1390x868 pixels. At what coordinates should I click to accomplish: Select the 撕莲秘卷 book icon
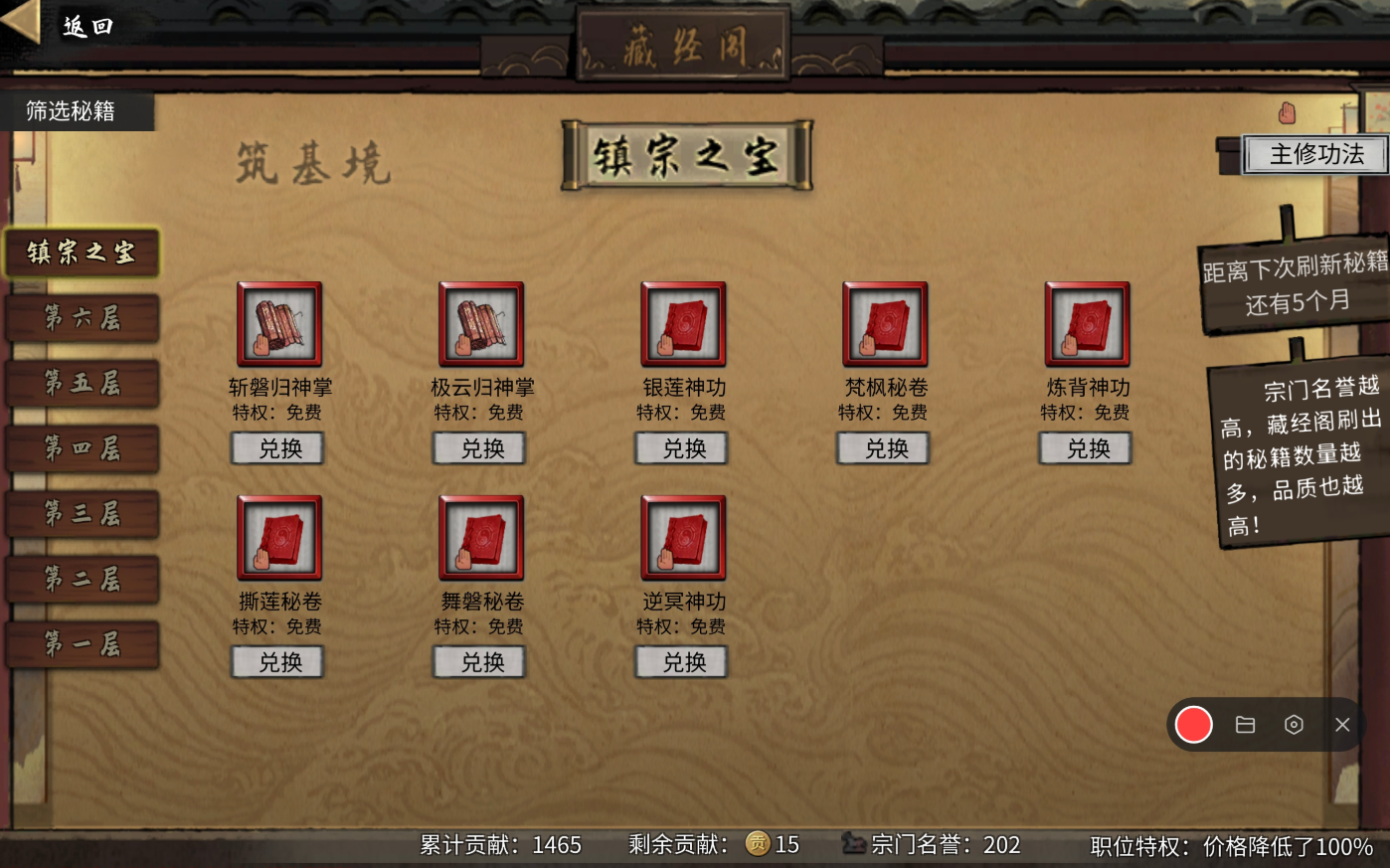pyautogui.click(x=277, y=538)
